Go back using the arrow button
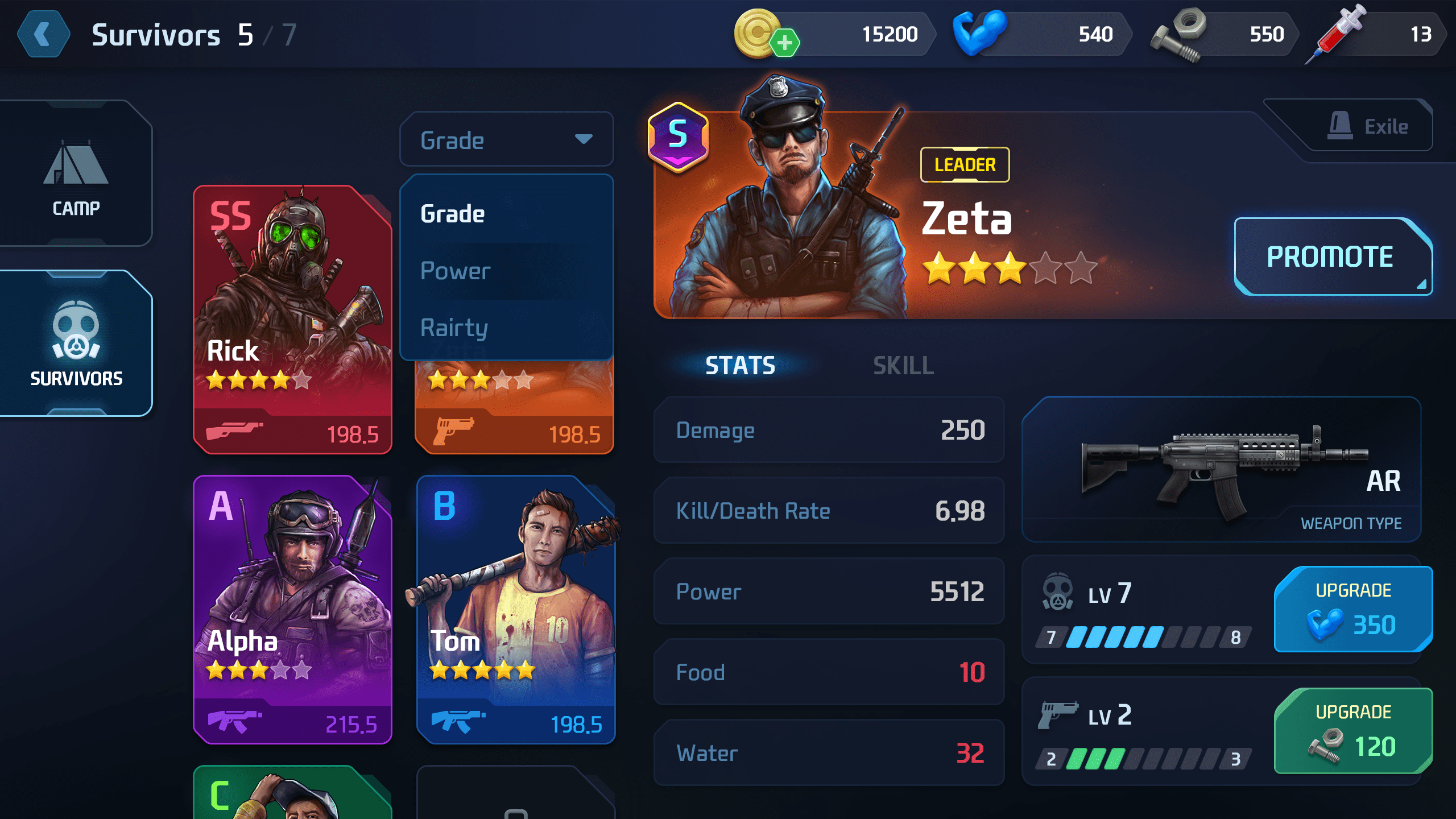This screenshot has height=819, width=1456. point(43,35)
